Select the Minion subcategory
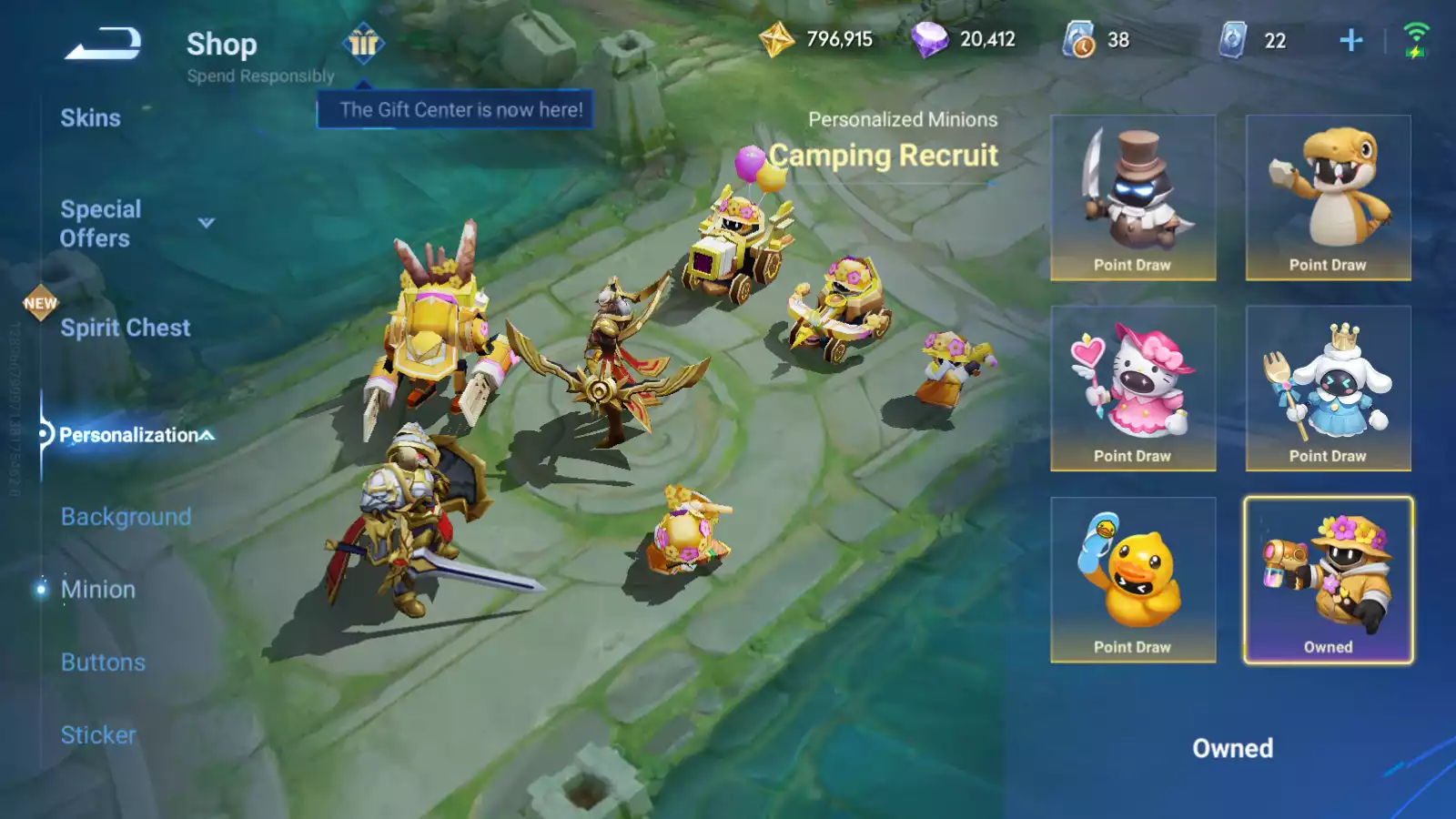The height and width of the screenshot is (819, 1456). point(98,590)
